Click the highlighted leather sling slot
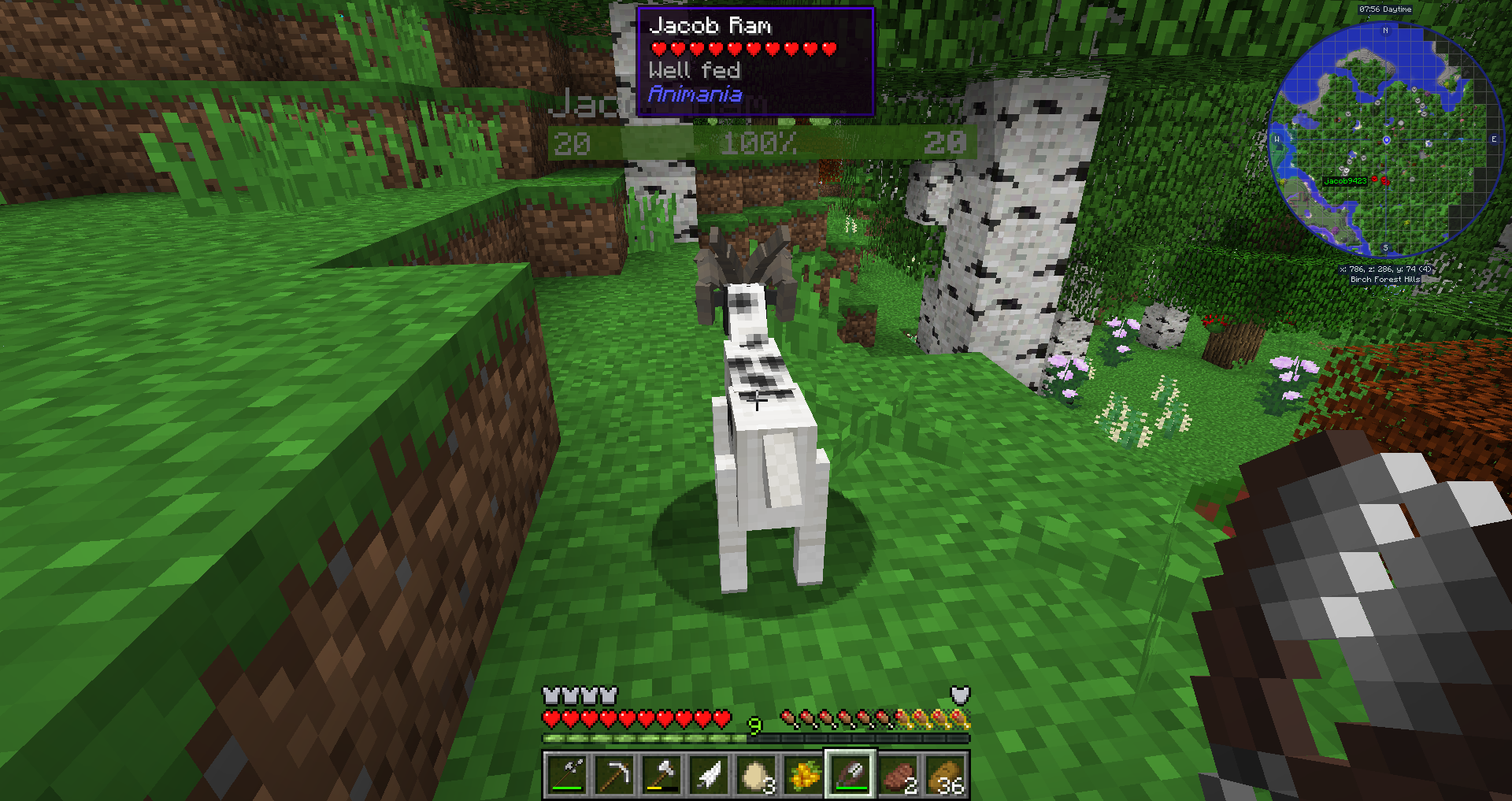Screen dimensions: 1512x801 [x=850, y=775]
